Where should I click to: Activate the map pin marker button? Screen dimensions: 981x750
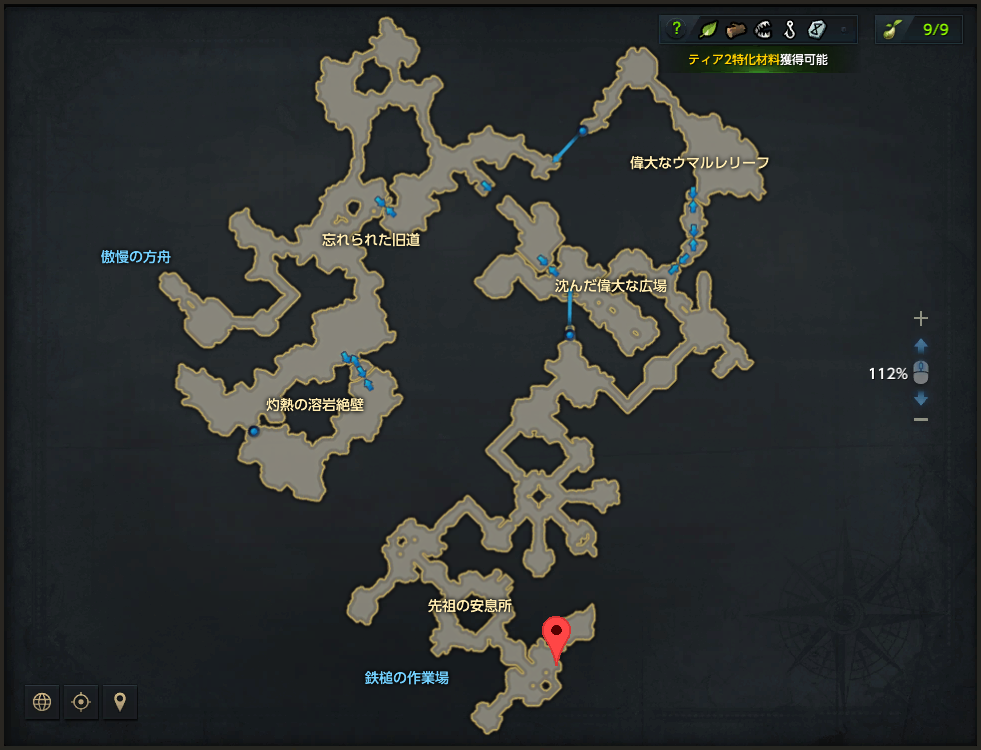pos(120,702)
